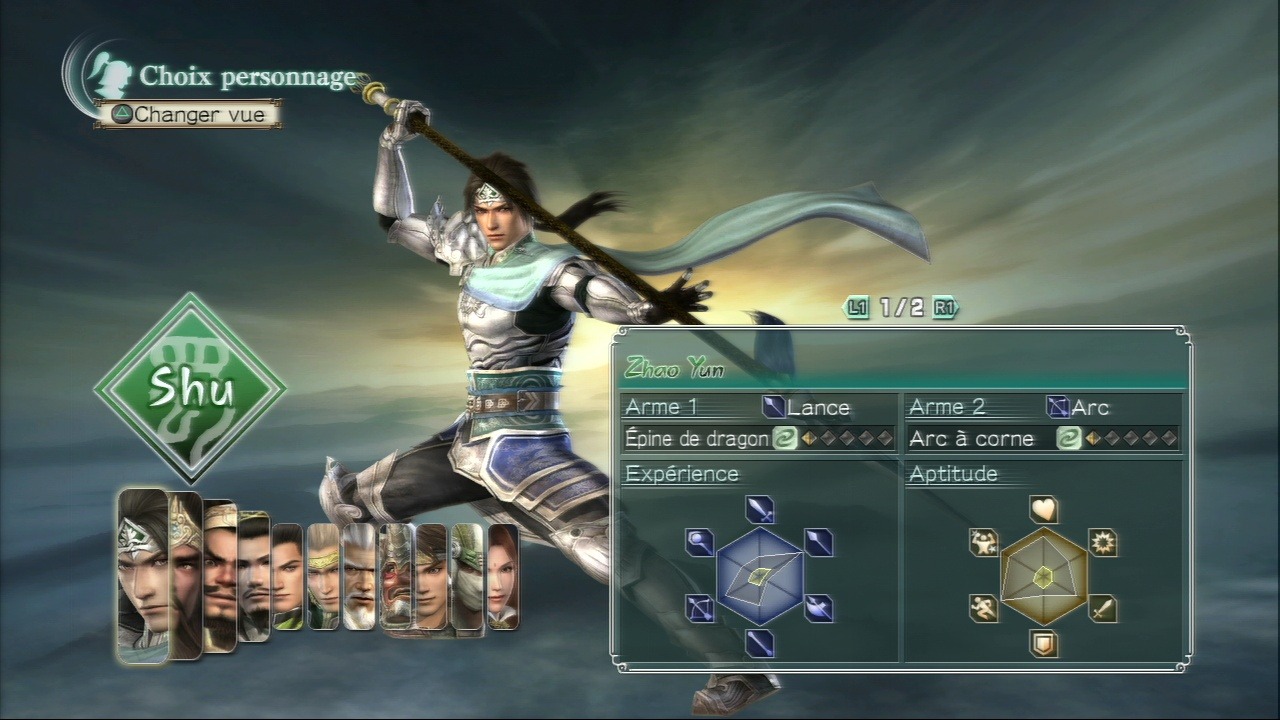The image size is (1280, 720).
Task: Select the red-haired woman portrait
Action: pos(503,577)
